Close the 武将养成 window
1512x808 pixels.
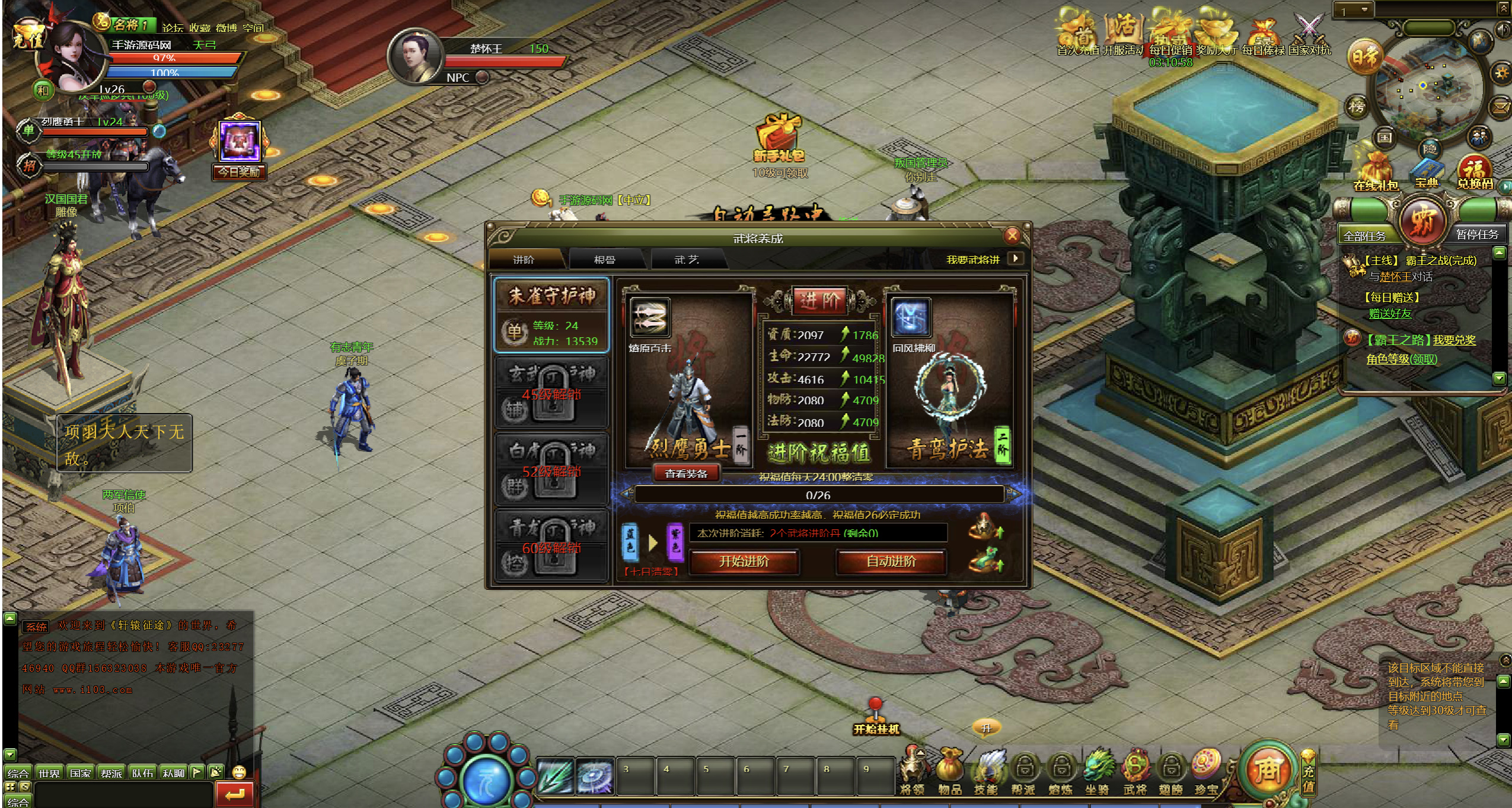[1012, 236]
